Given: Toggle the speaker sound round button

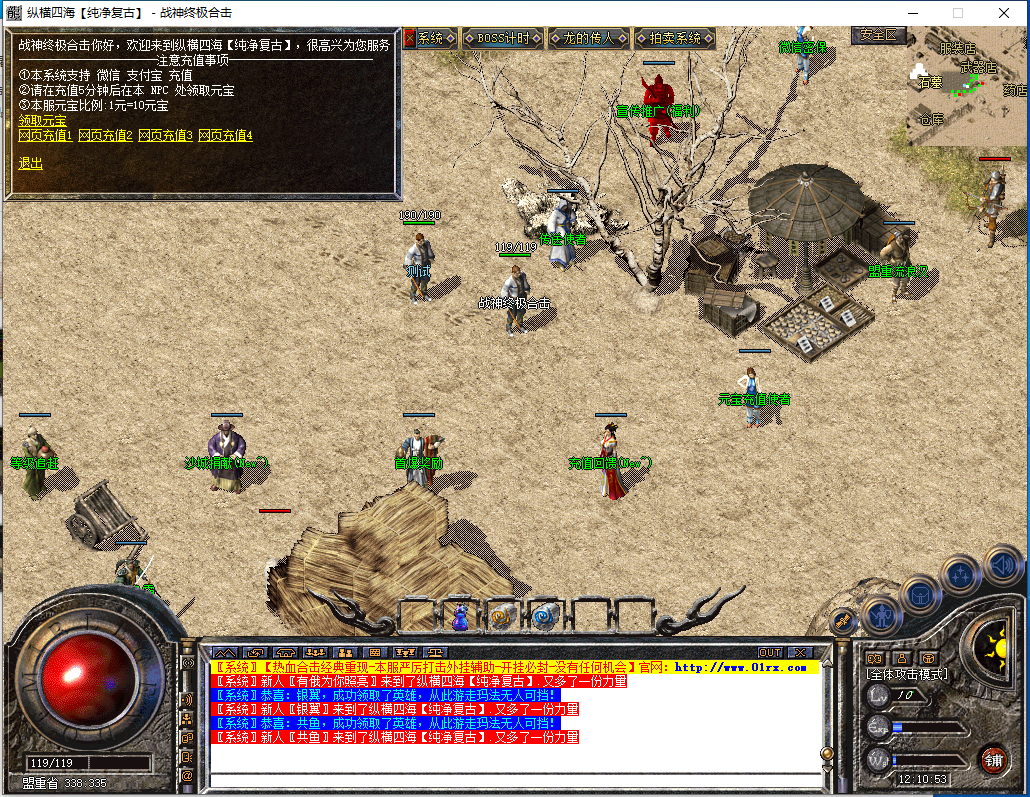Looking at the screenshot, I should 1001,564.
